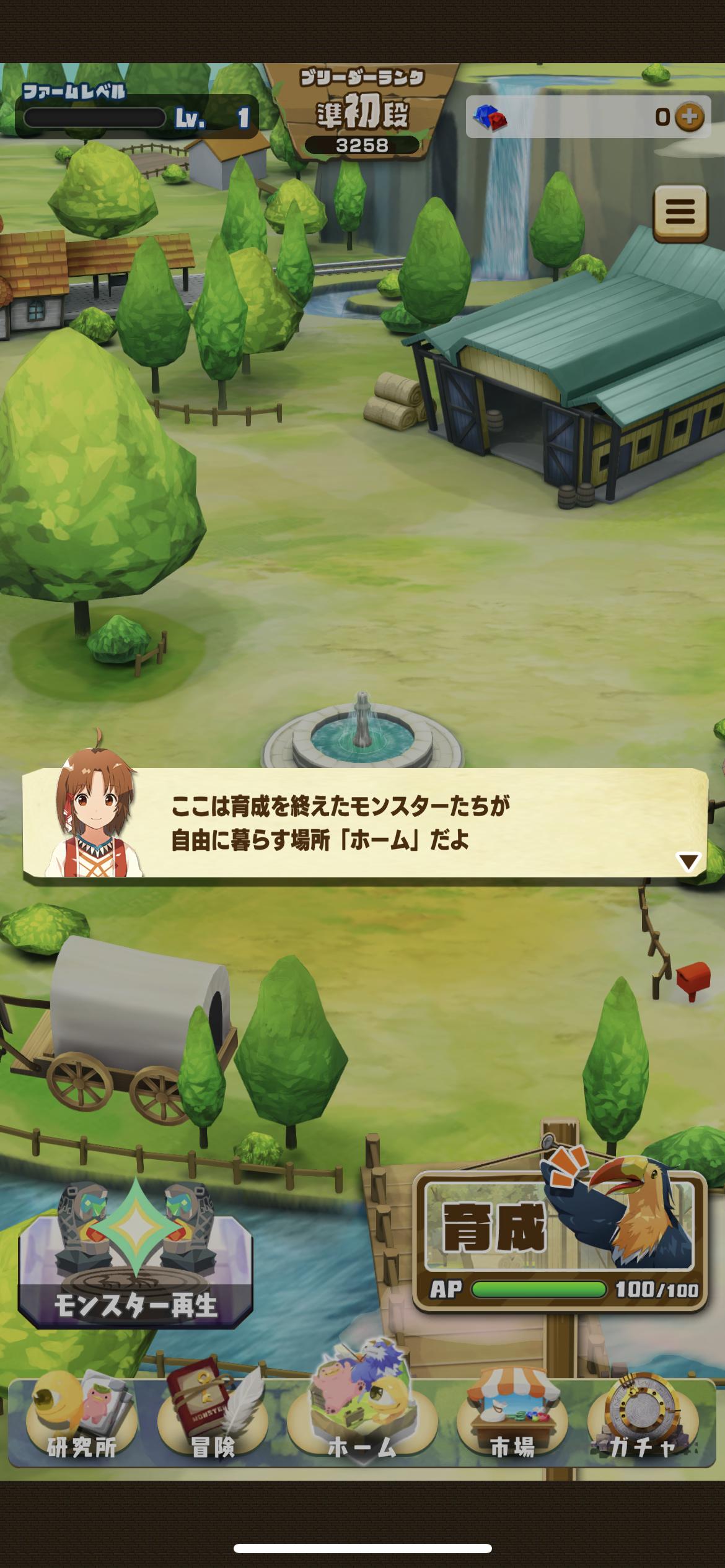
Task: Switch to the 研究所 lab tab
Action: [81, 1426]
